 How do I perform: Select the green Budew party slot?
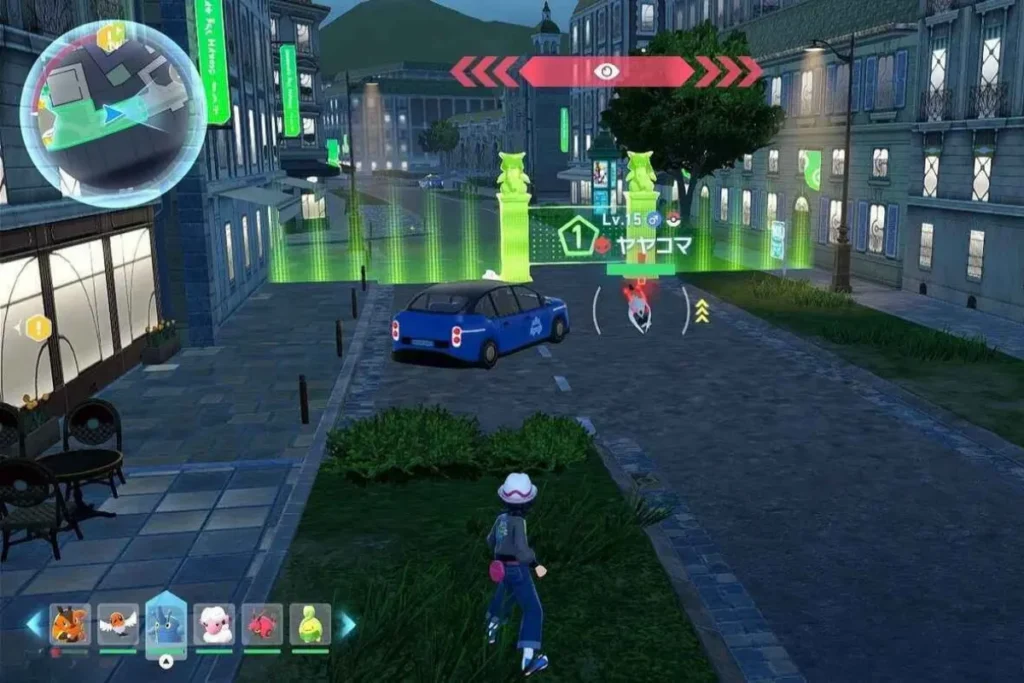(310, 625)
